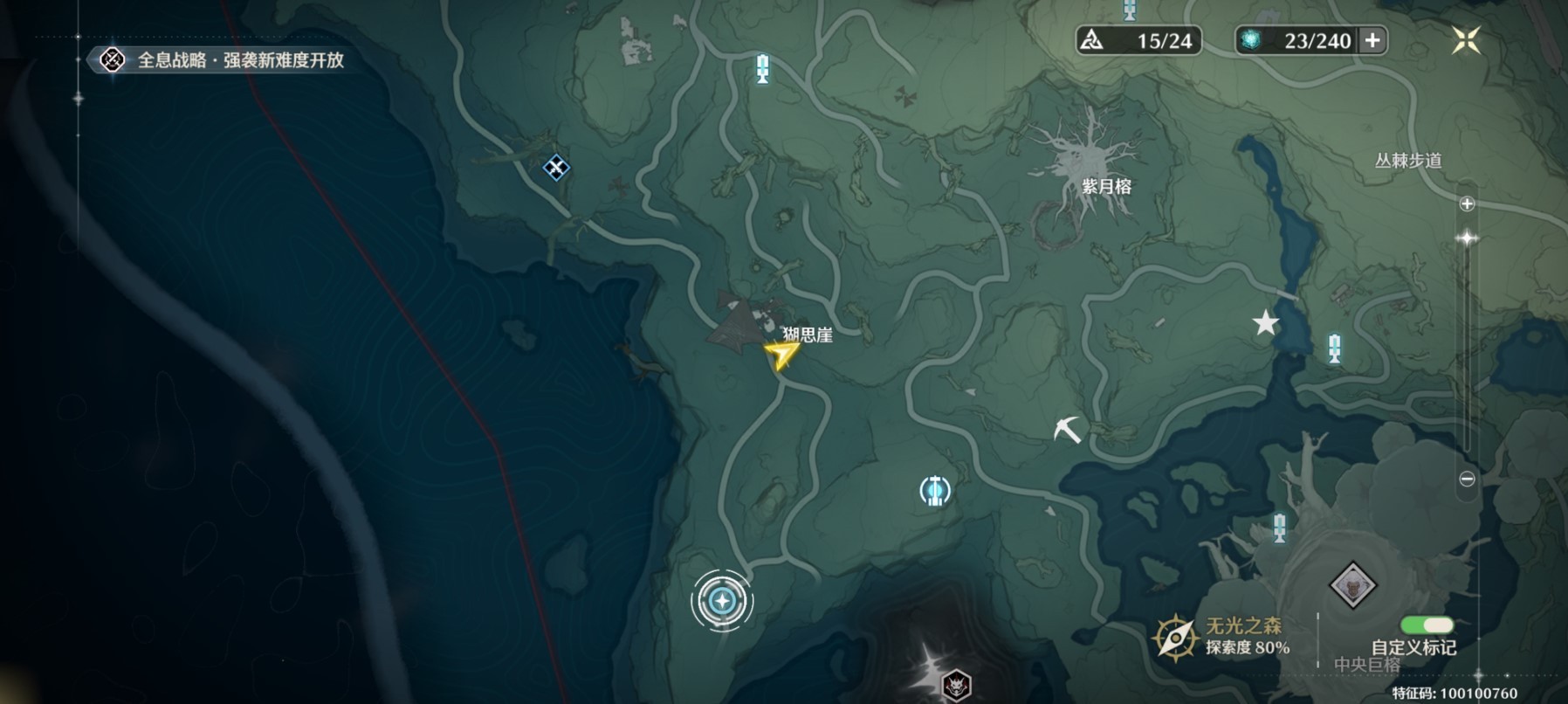
Task: Click the map zoom slider handle
Action: click(1467, 238)
